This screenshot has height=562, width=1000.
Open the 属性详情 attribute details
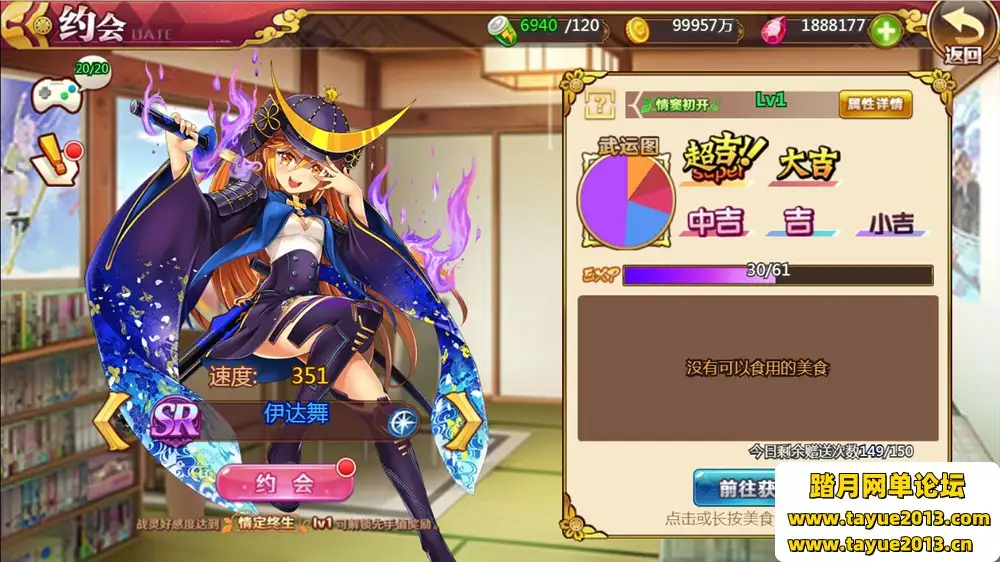[875, 103]
